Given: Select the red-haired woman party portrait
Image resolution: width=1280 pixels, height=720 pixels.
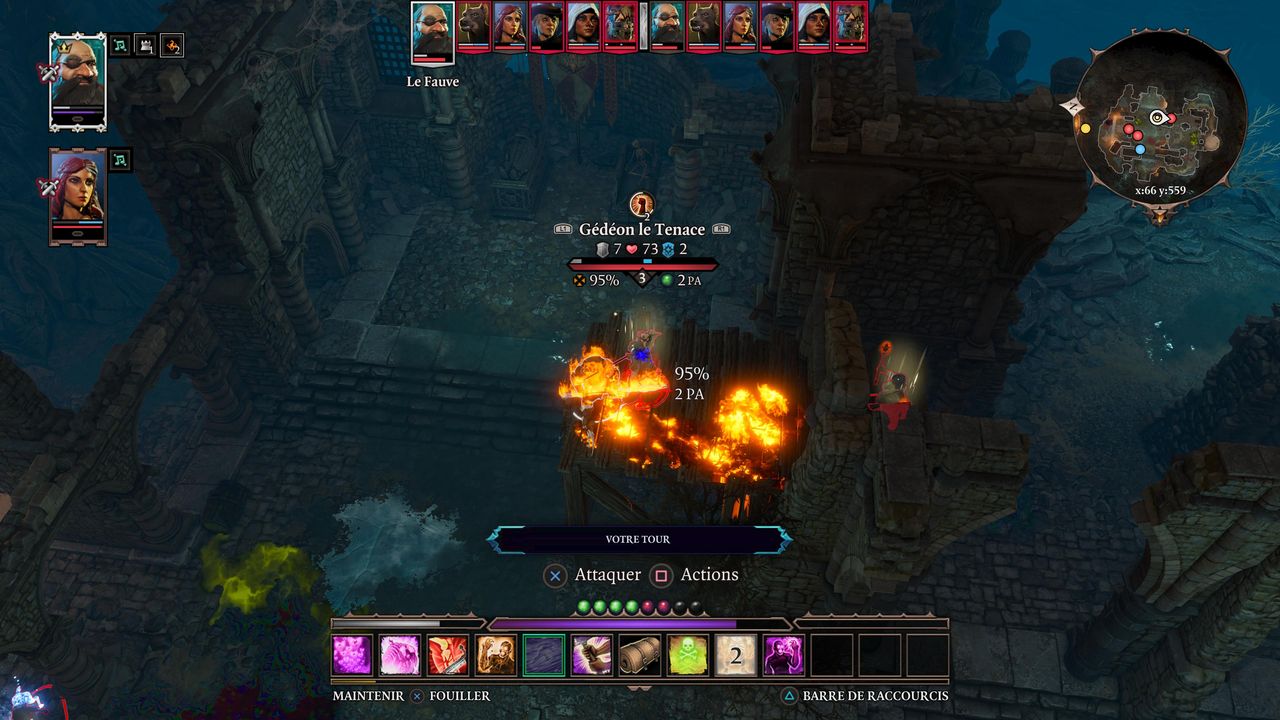Looking at the screenshot, I should 78,193.
